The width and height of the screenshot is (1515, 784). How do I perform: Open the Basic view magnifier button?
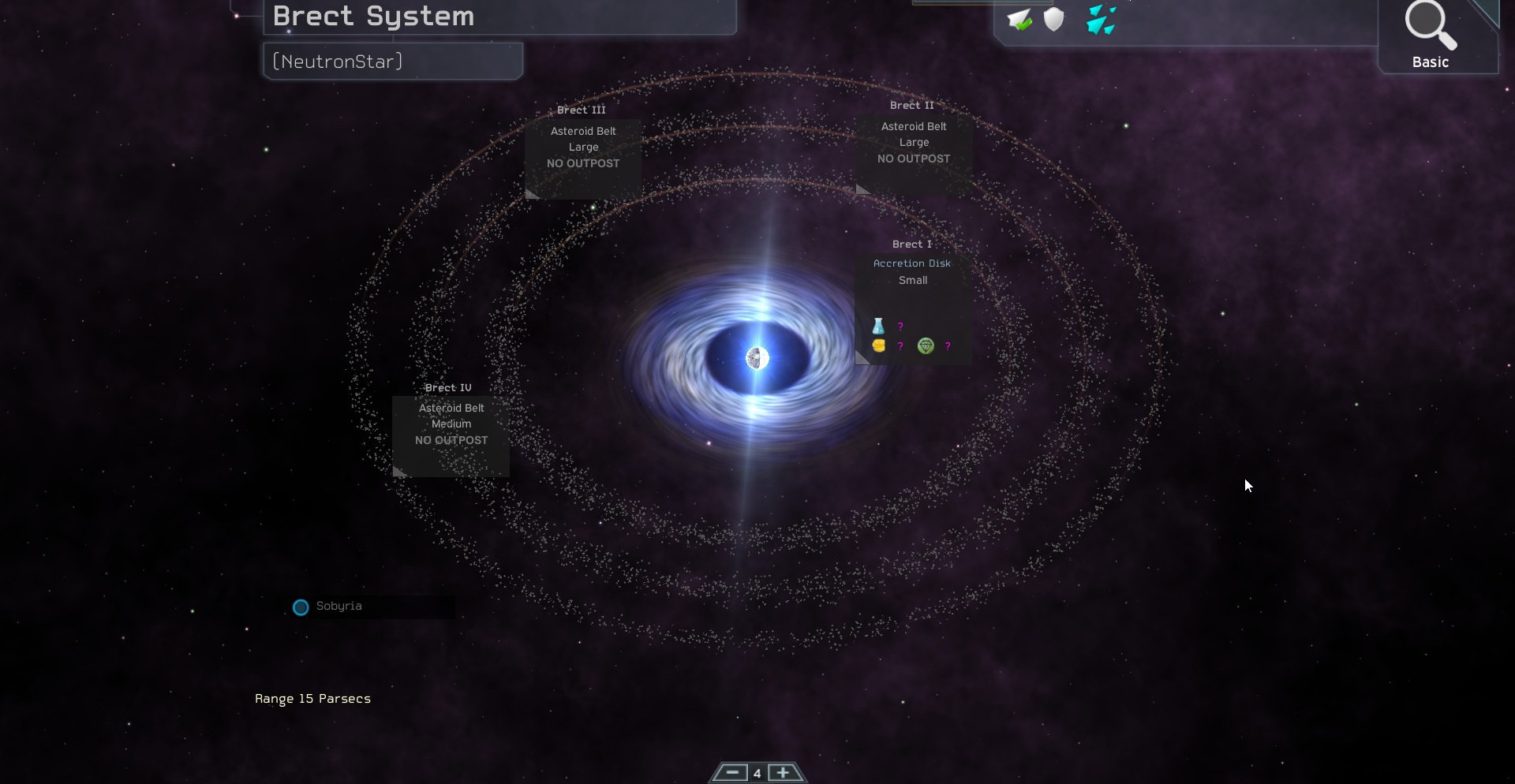click(x=1431, y=36)
